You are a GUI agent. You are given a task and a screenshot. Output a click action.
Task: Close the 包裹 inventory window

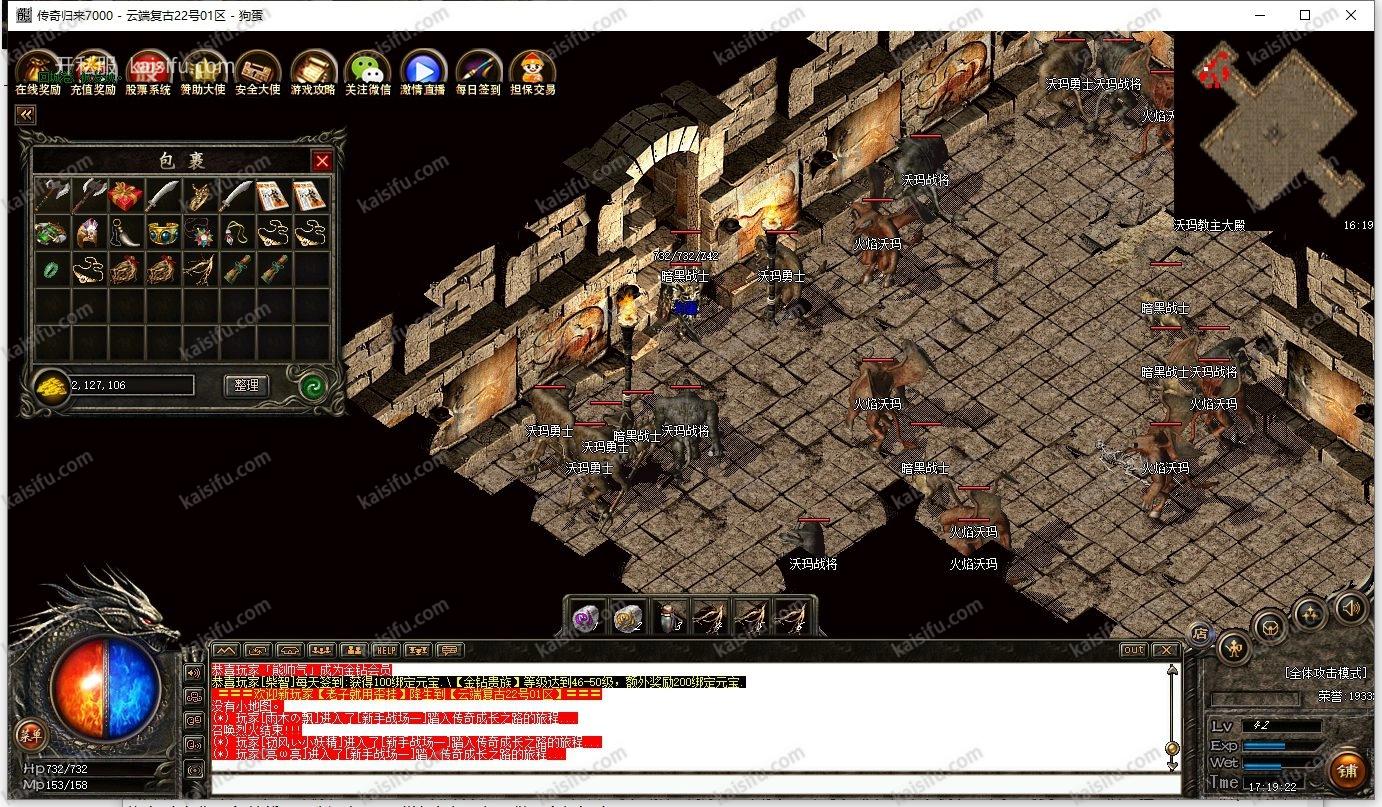(x=322, y=161)
